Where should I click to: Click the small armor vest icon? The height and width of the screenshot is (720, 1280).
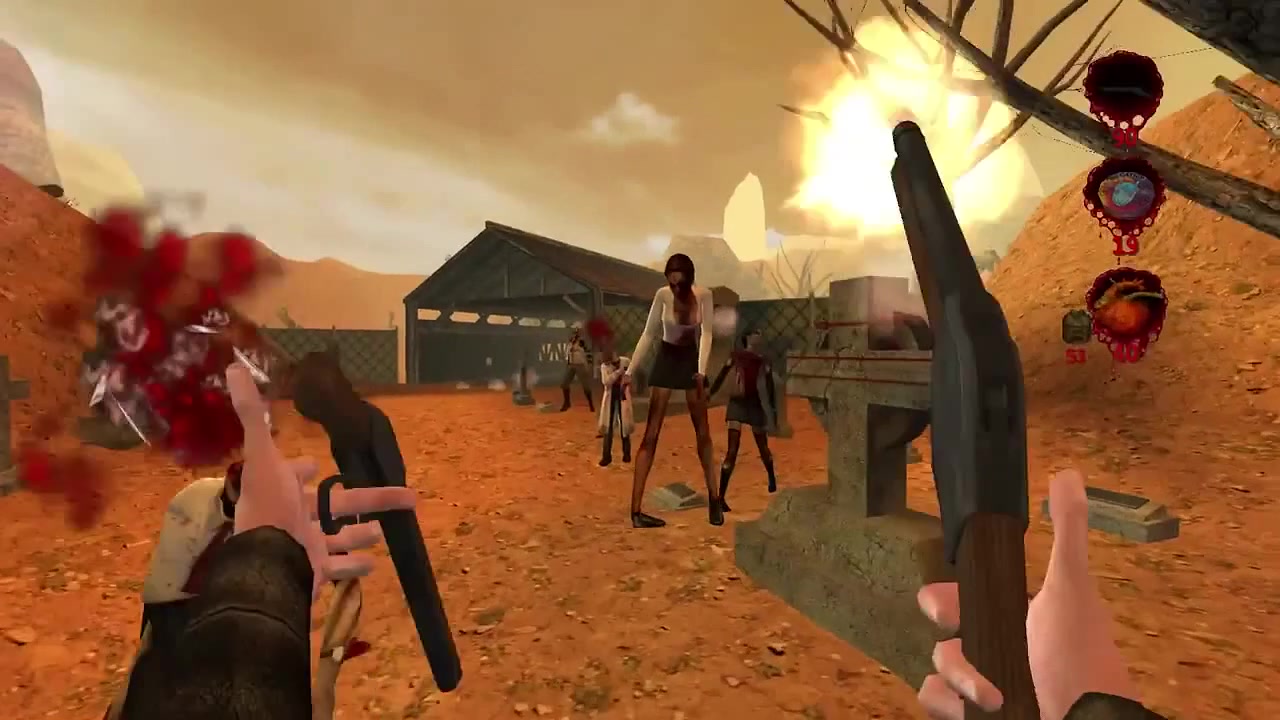1076,327
